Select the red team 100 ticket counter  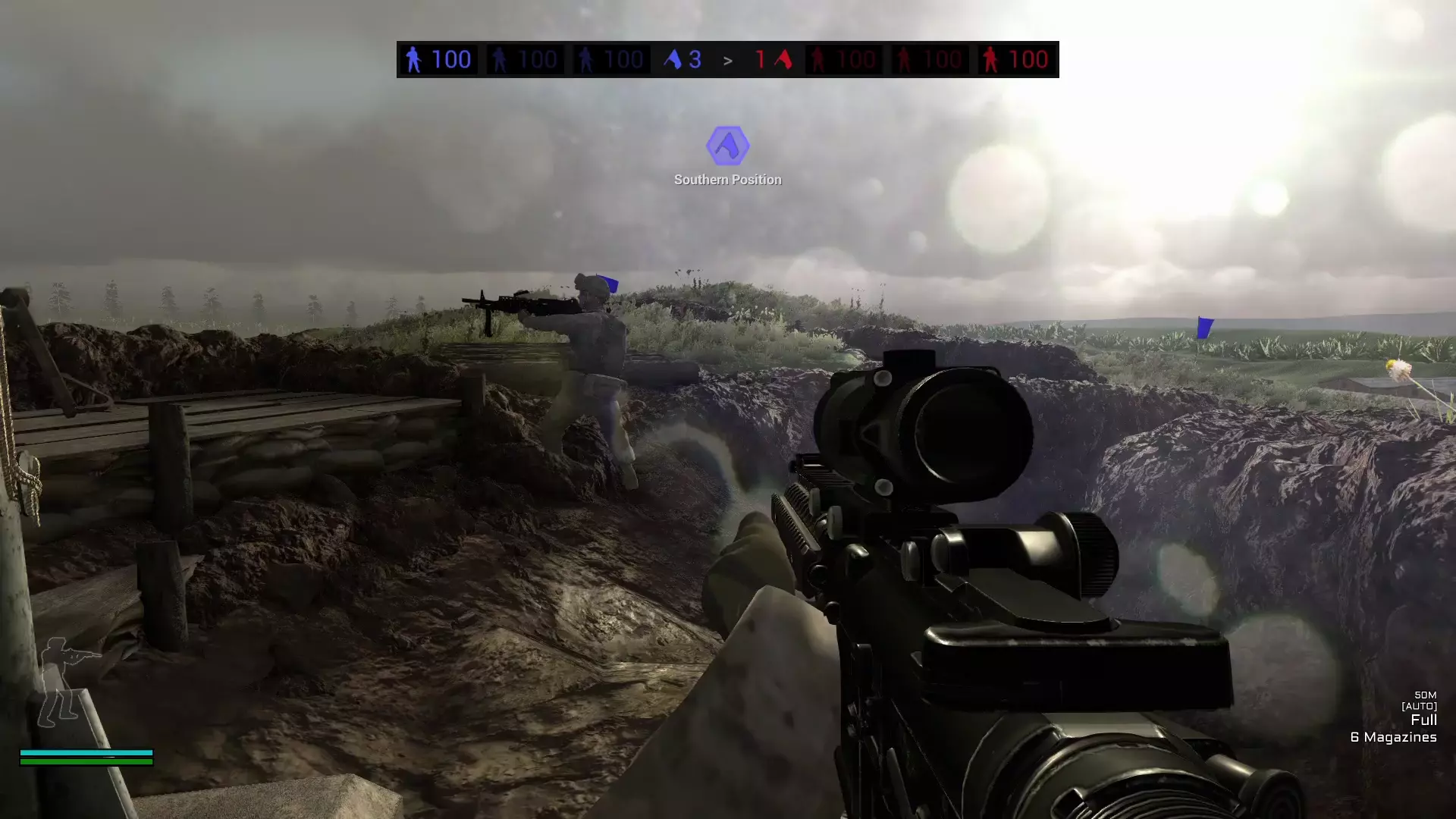pos(1028,59)
